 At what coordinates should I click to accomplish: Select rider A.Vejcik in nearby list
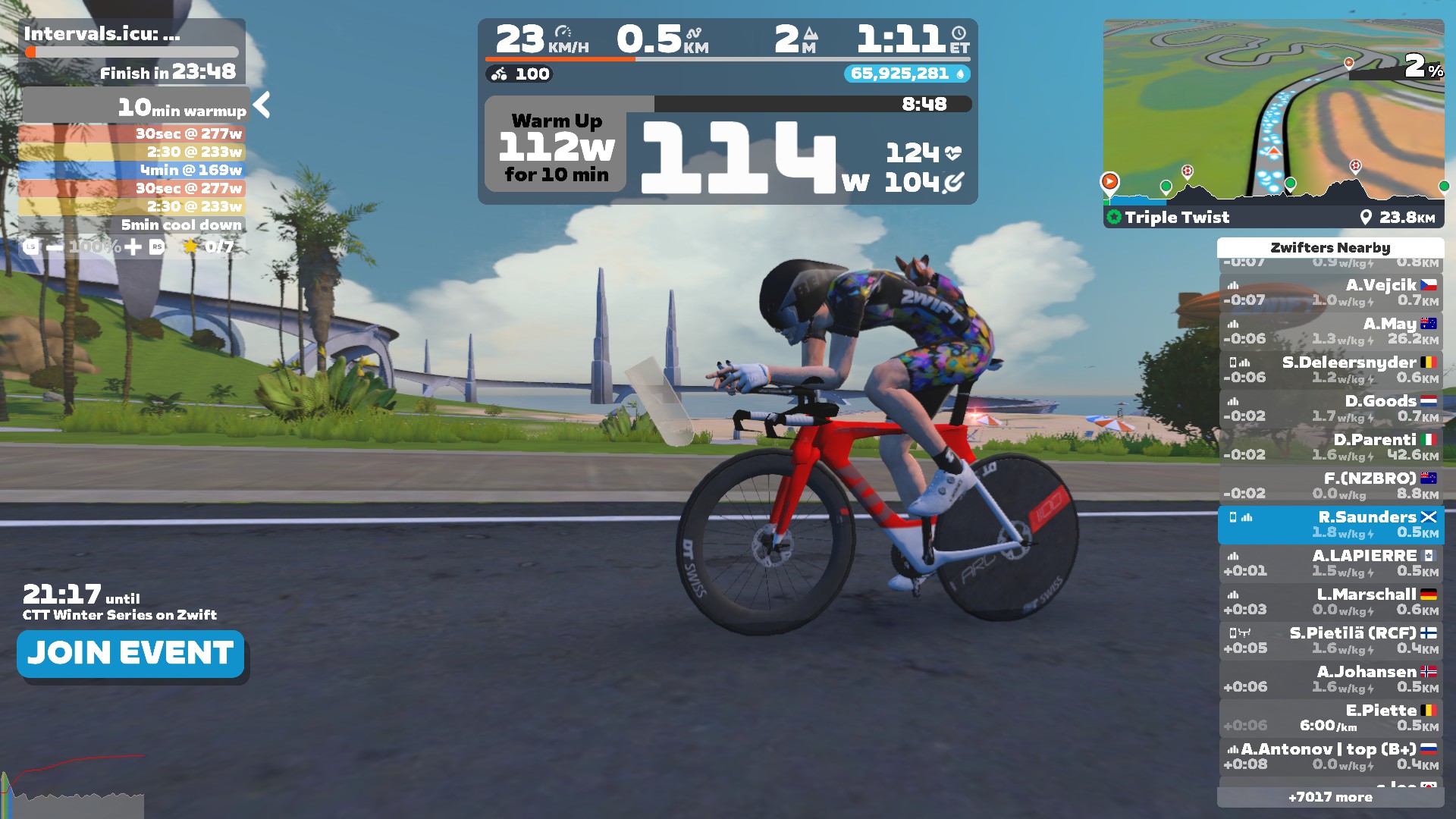[x=1331, y=293]
